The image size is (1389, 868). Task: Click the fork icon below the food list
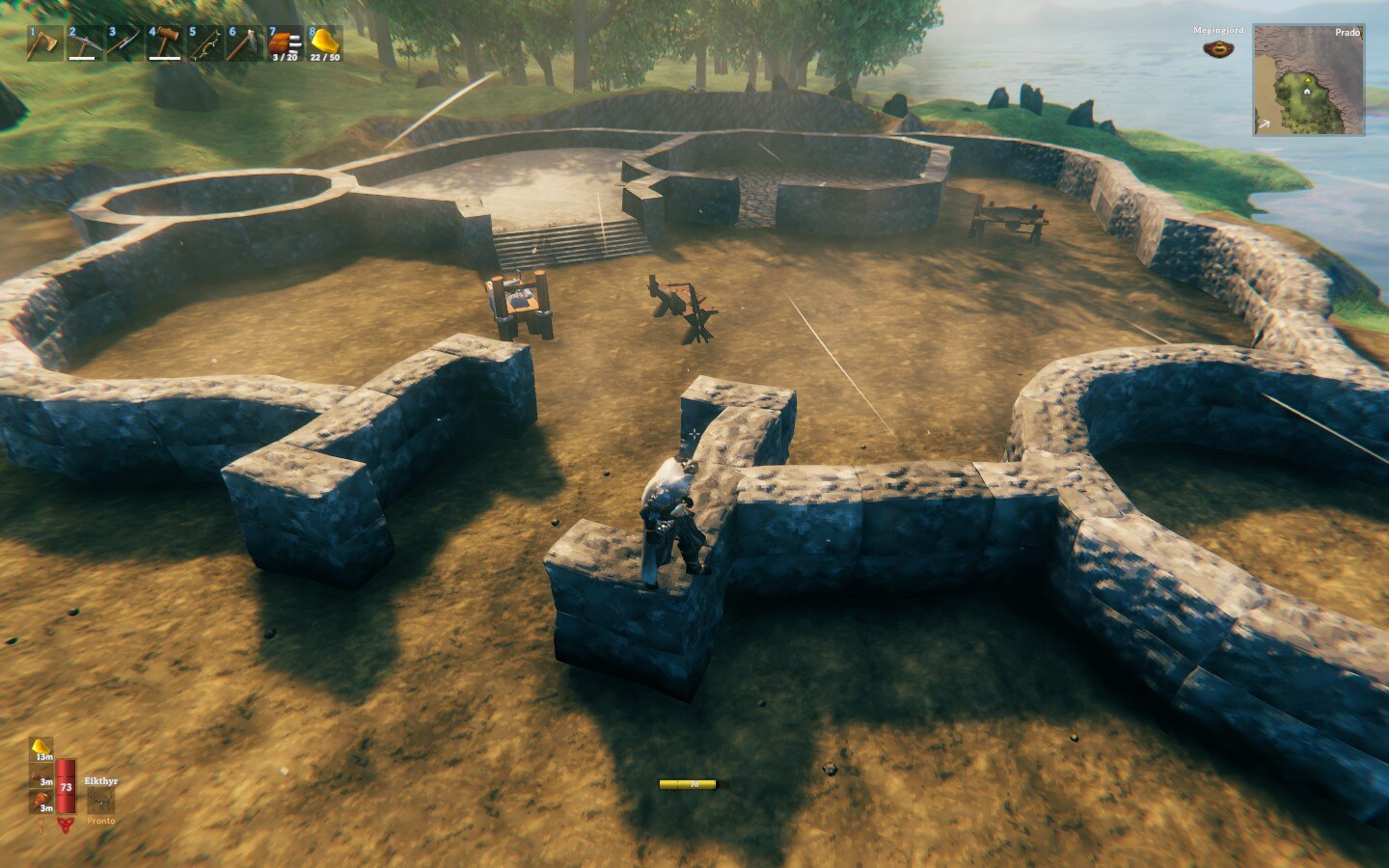click(41, 825)
